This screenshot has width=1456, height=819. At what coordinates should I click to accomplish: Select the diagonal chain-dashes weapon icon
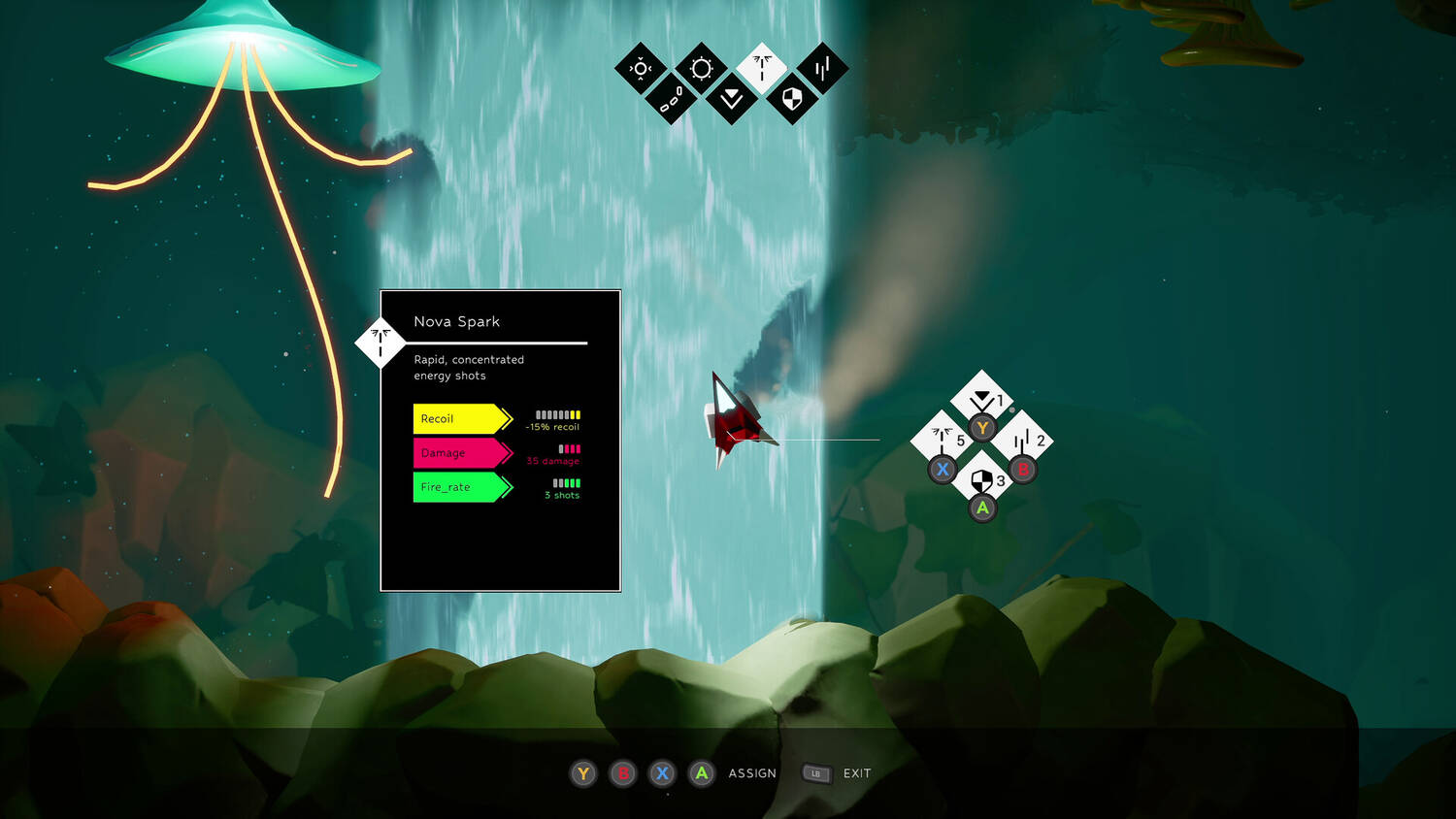point(671,99)
